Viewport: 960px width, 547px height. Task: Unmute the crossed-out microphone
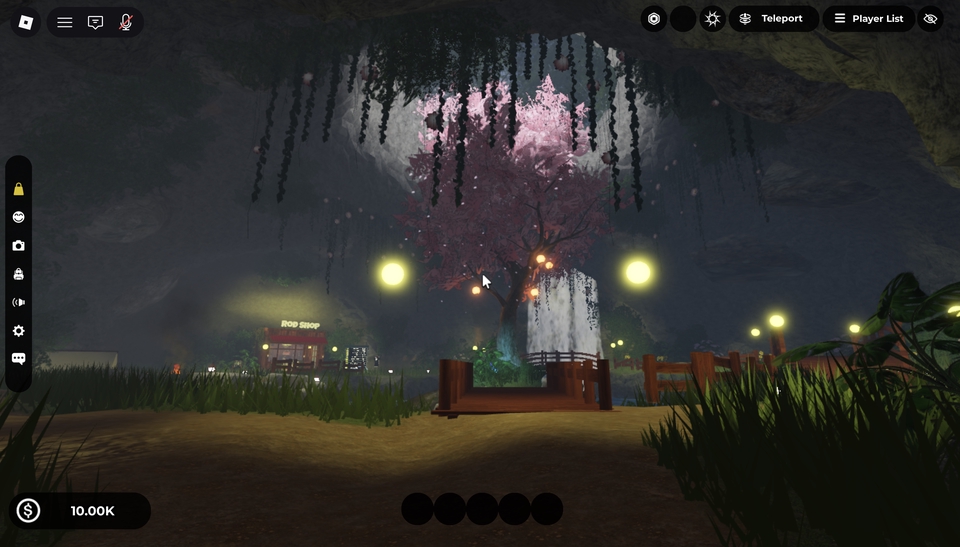(126, 22)
